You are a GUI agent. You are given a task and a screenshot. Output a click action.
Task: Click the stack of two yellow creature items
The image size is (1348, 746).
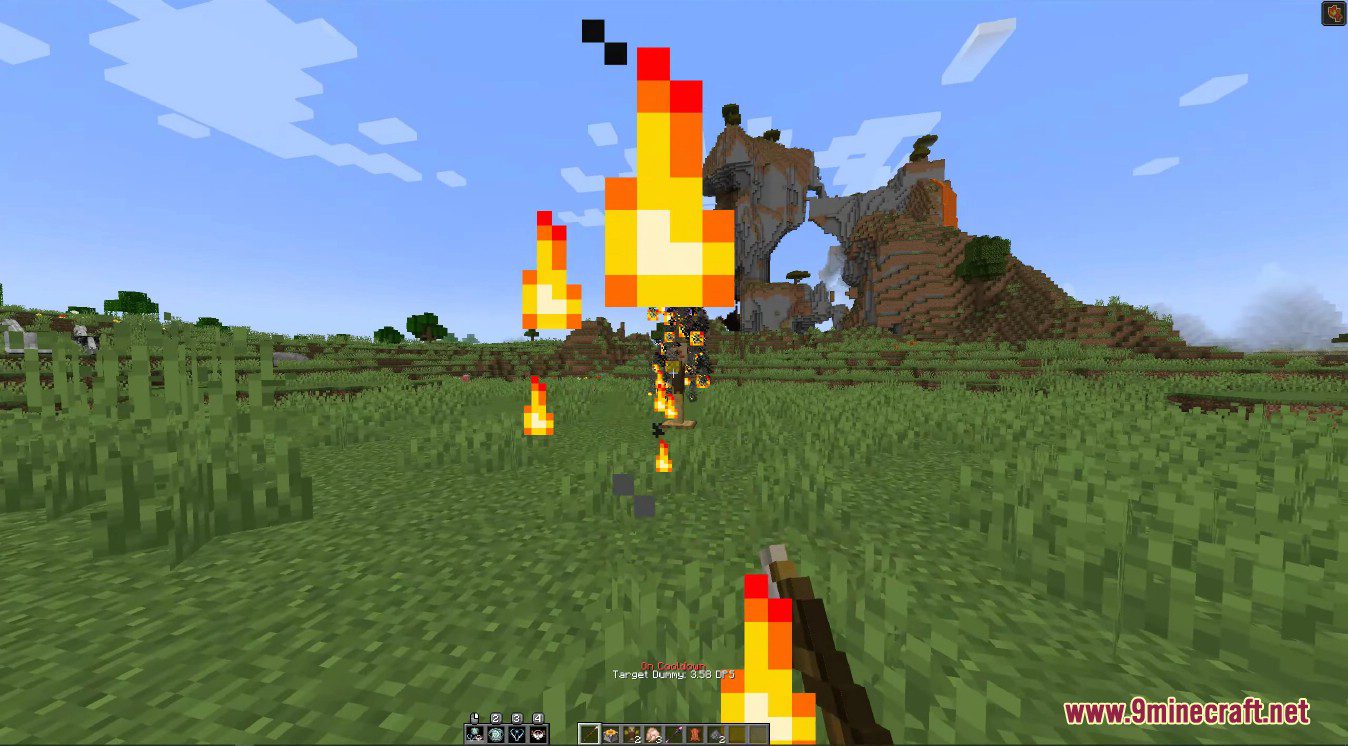[x=631, y=733]
